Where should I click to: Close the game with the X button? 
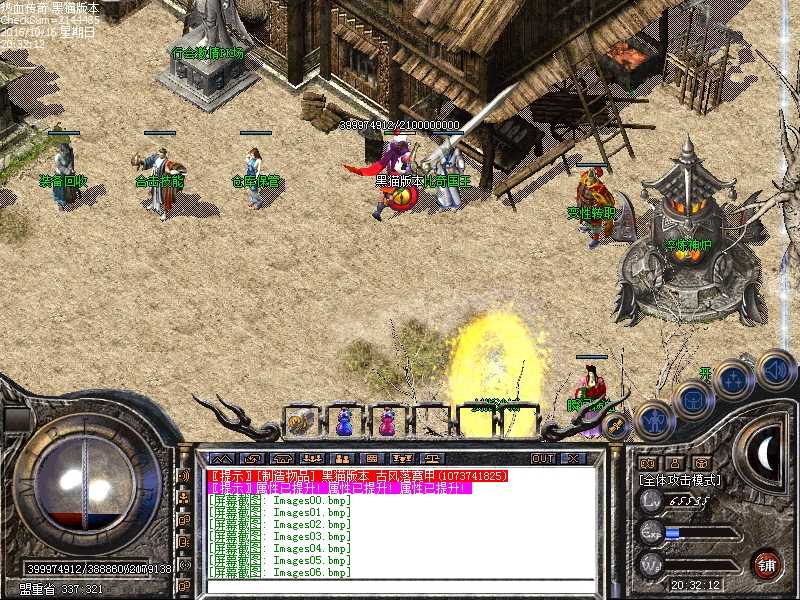(x=572, y=458)
